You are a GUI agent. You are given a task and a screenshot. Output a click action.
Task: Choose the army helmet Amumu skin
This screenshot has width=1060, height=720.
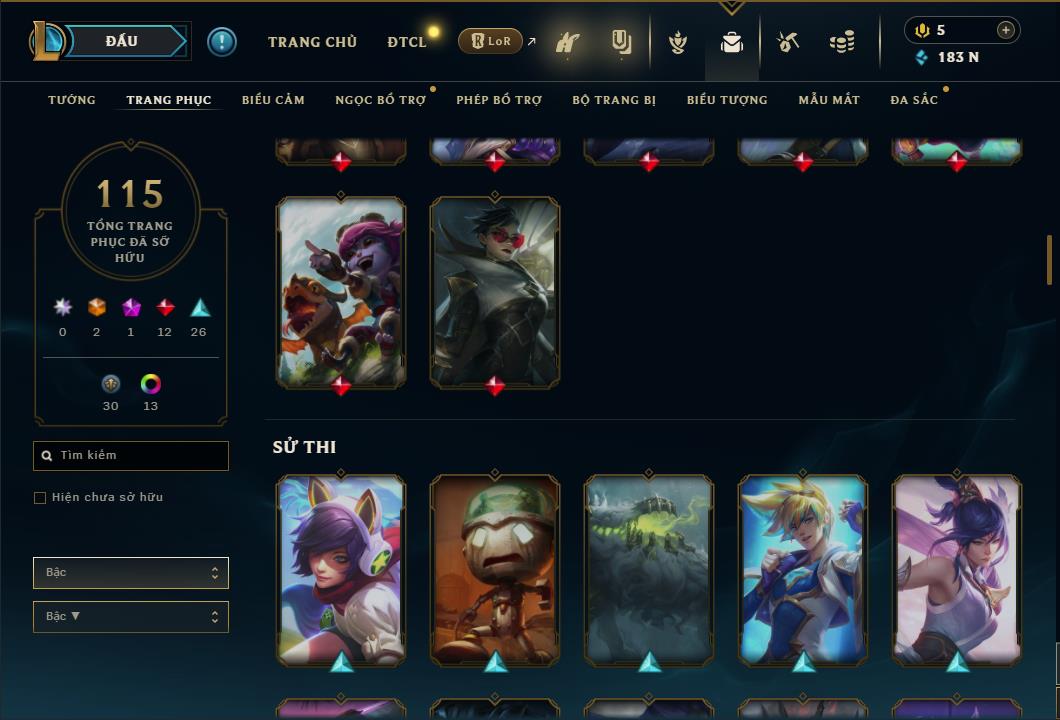tap(495, 568)
